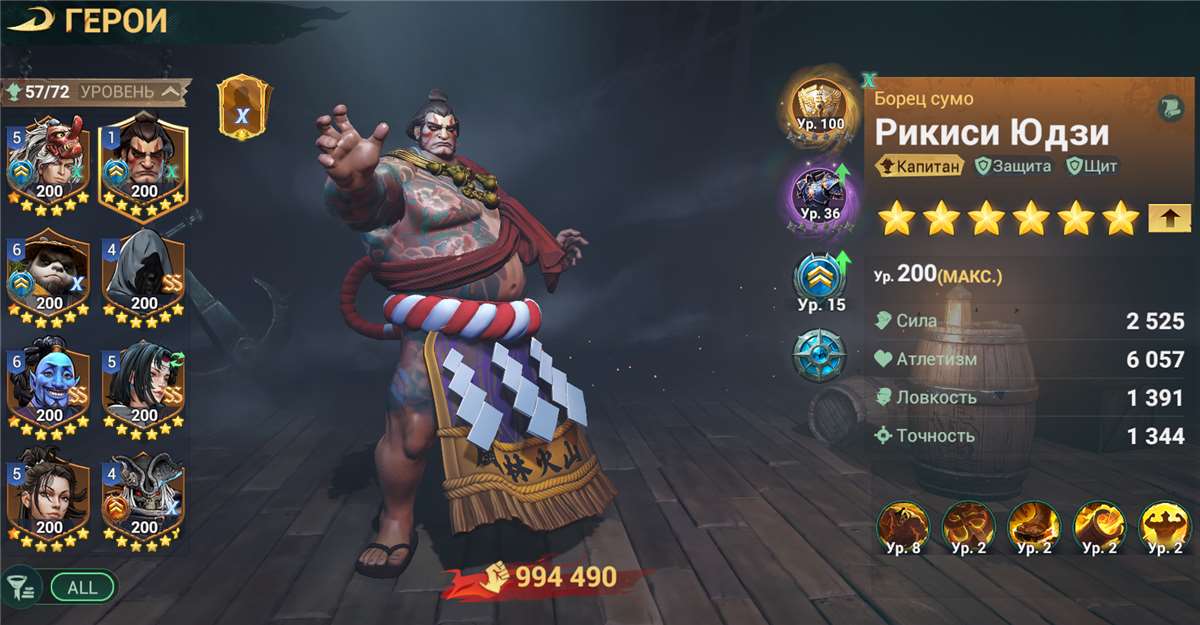The width and height of the screenshot is (1200, 625).
Task: Show details for the Капитан tag
Action: tap(919, 167)
